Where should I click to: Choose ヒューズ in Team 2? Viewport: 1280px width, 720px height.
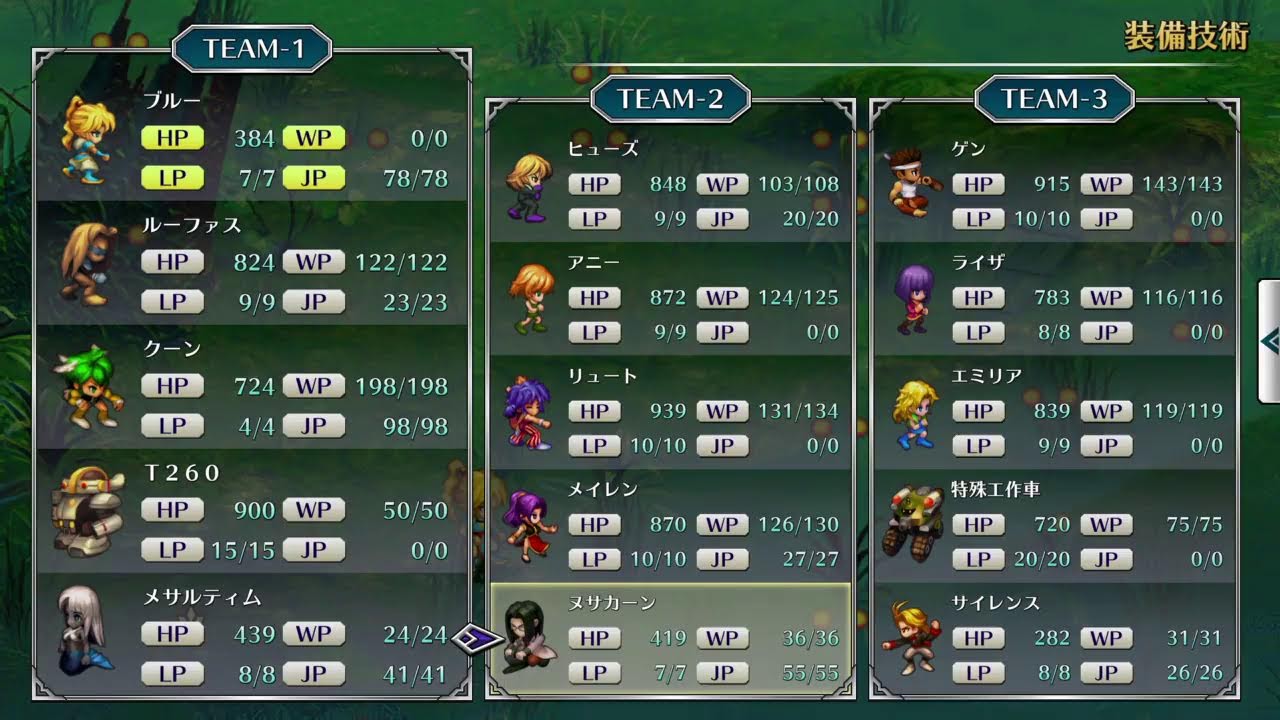(670, 185)
